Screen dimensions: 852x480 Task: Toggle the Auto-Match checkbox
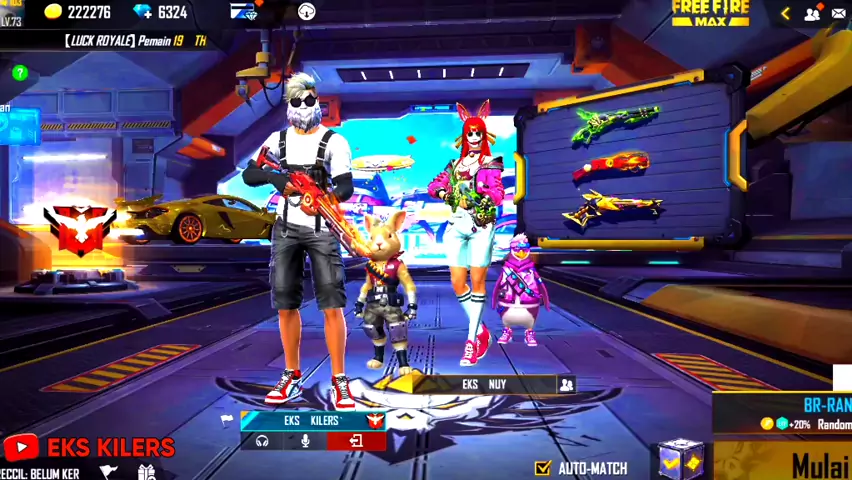click(x=542, y=467)
